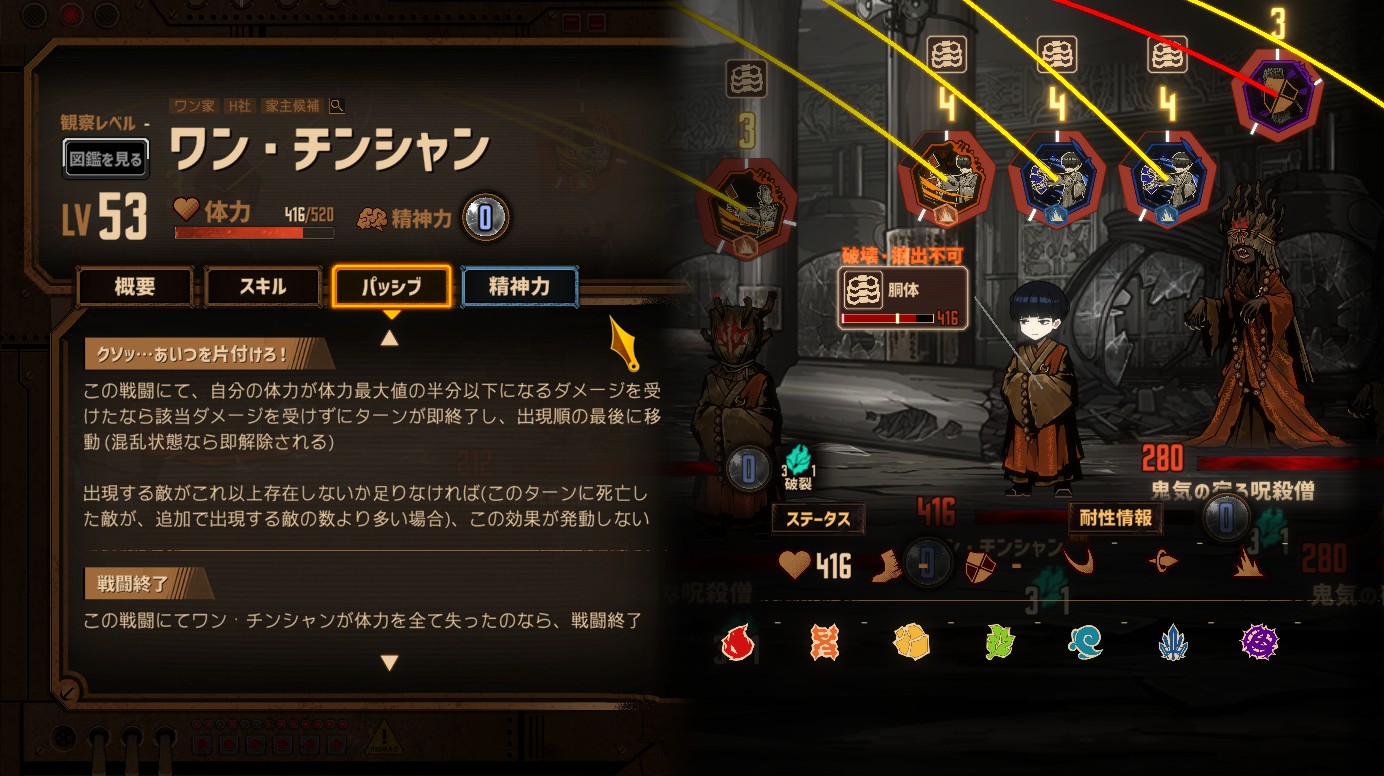This screenshot has height=776, width=1384.
Task: Show the ステータス panel
Action: (x=818, y=519)
